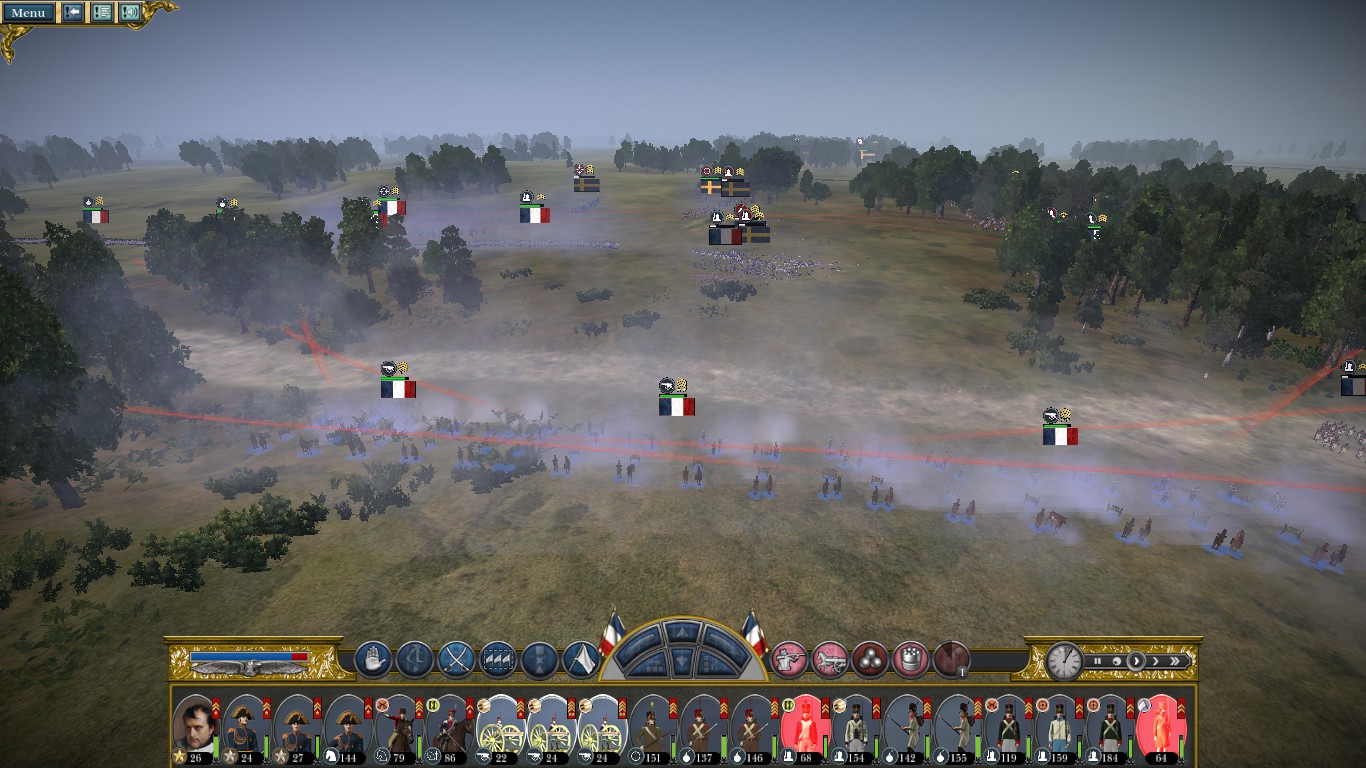
Task: Click the advice arrow button beside Menu
Action: tap(73, 13)
